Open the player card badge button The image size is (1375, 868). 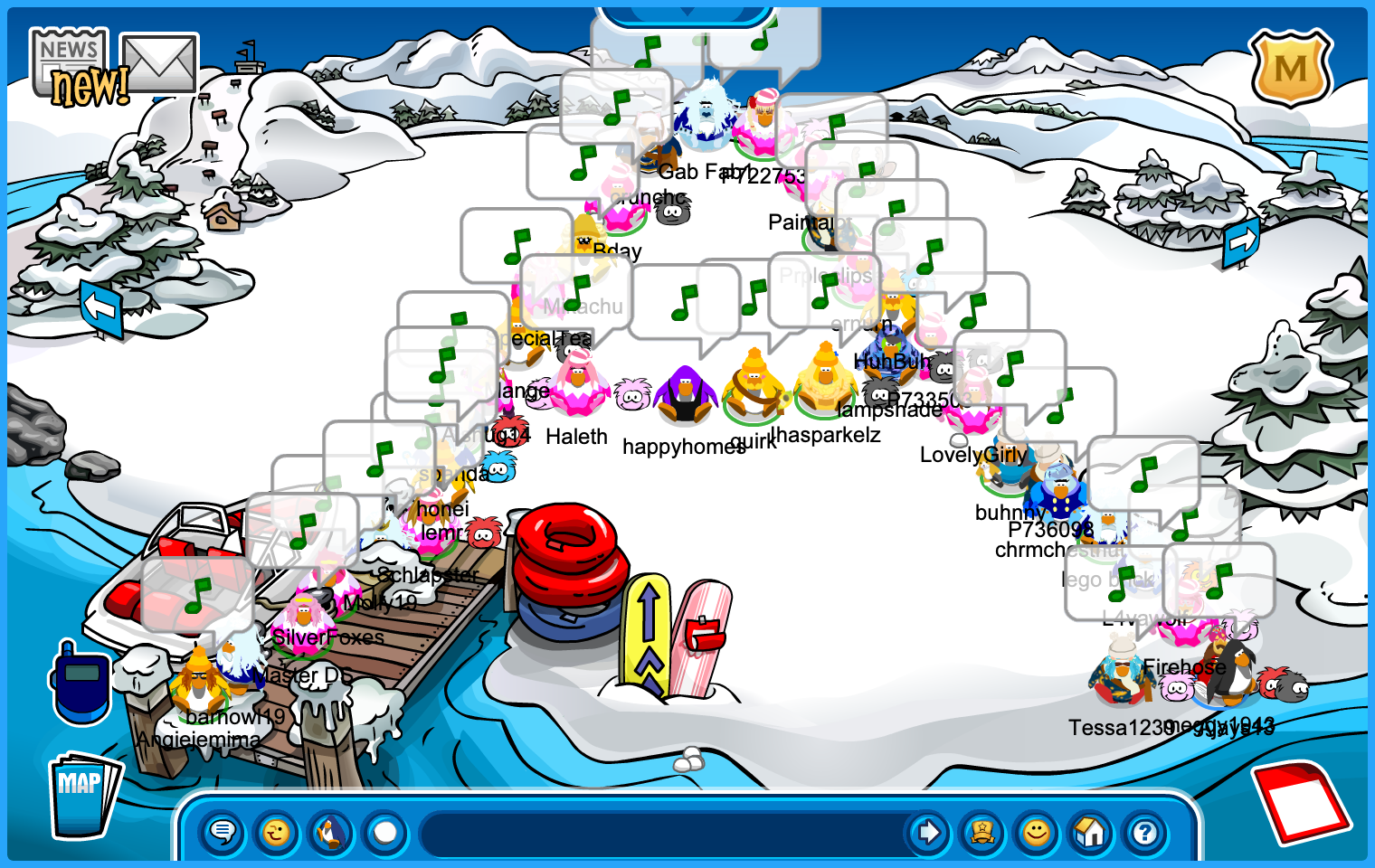coord(982,832)
